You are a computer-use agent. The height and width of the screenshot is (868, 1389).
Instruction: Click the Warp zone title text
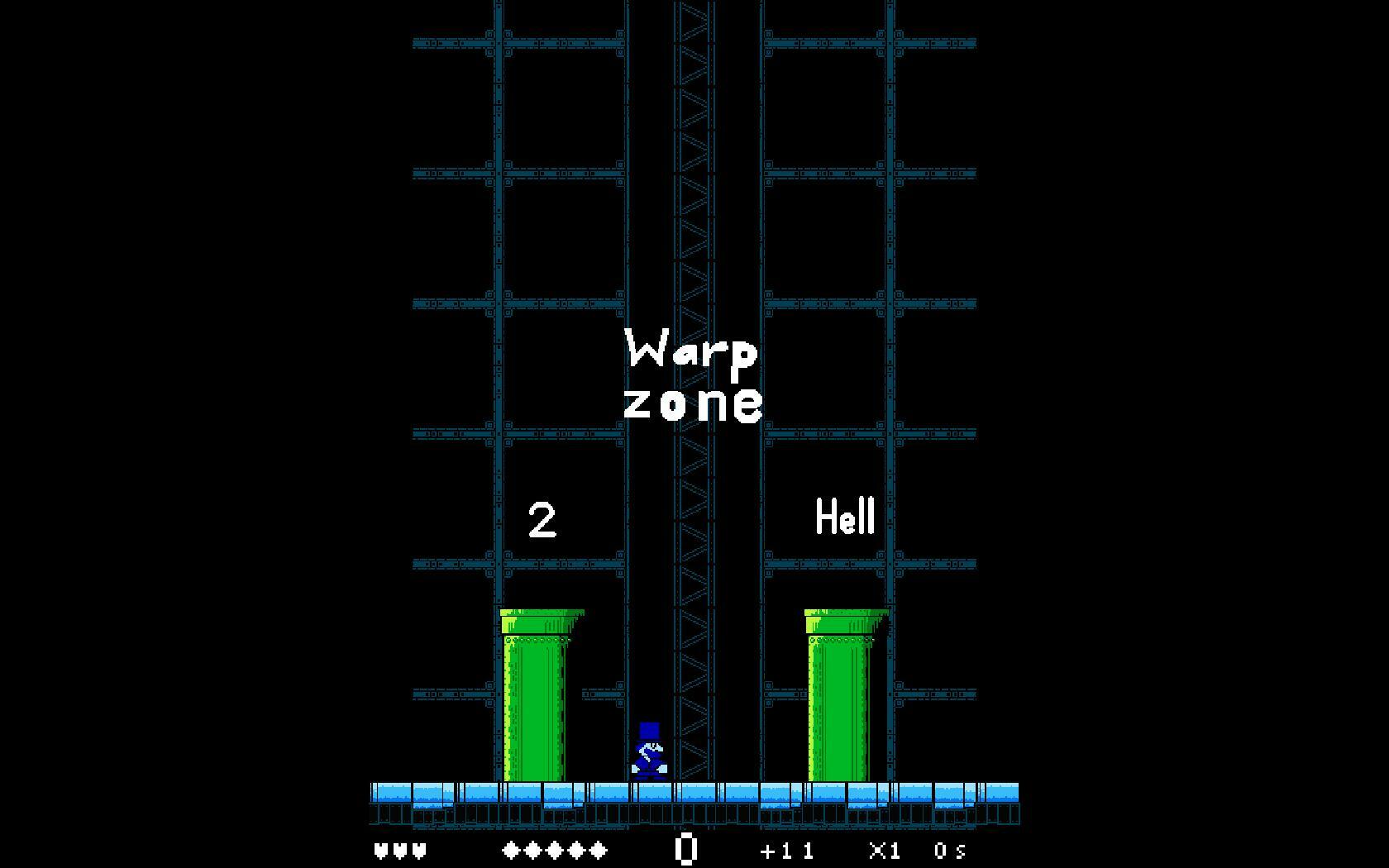(x=694, y=376)
